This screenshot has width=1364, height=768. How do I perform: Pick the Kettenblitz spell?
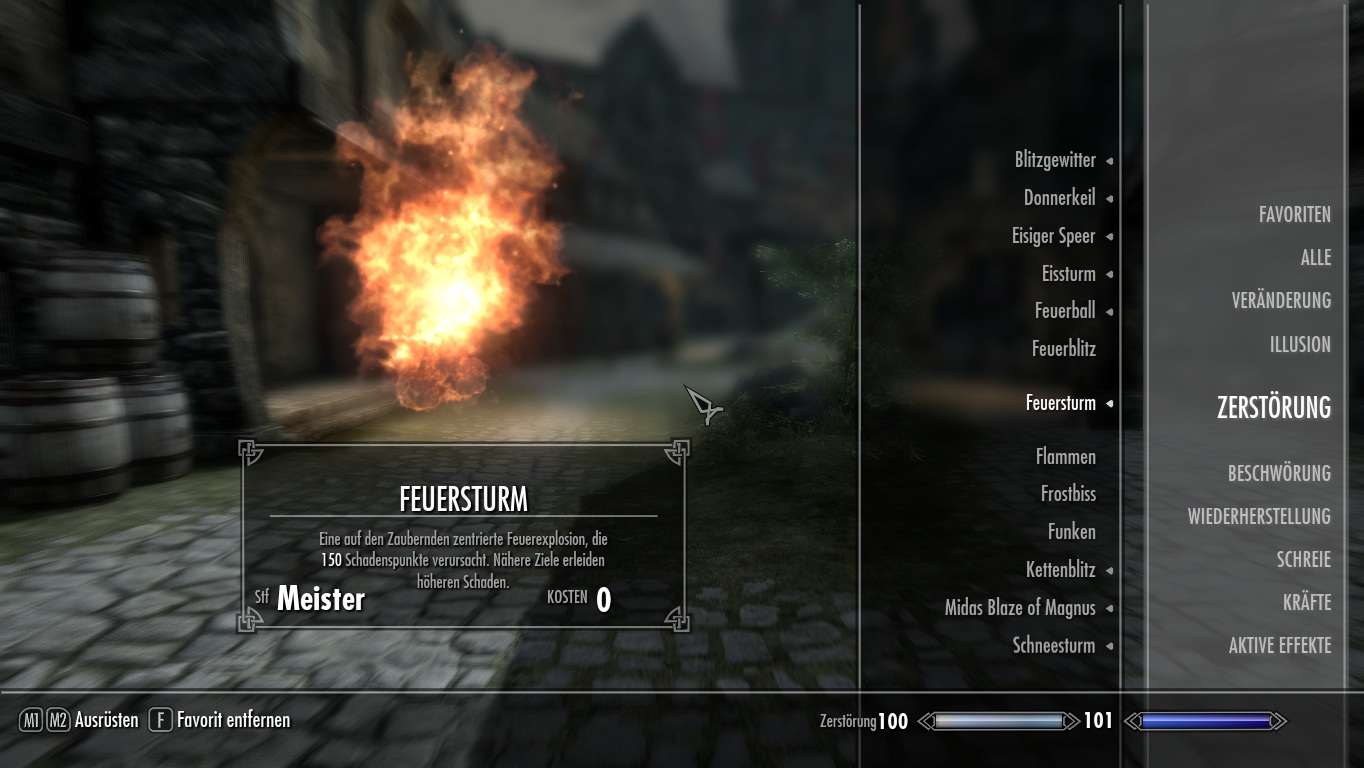pos(1060,570)
